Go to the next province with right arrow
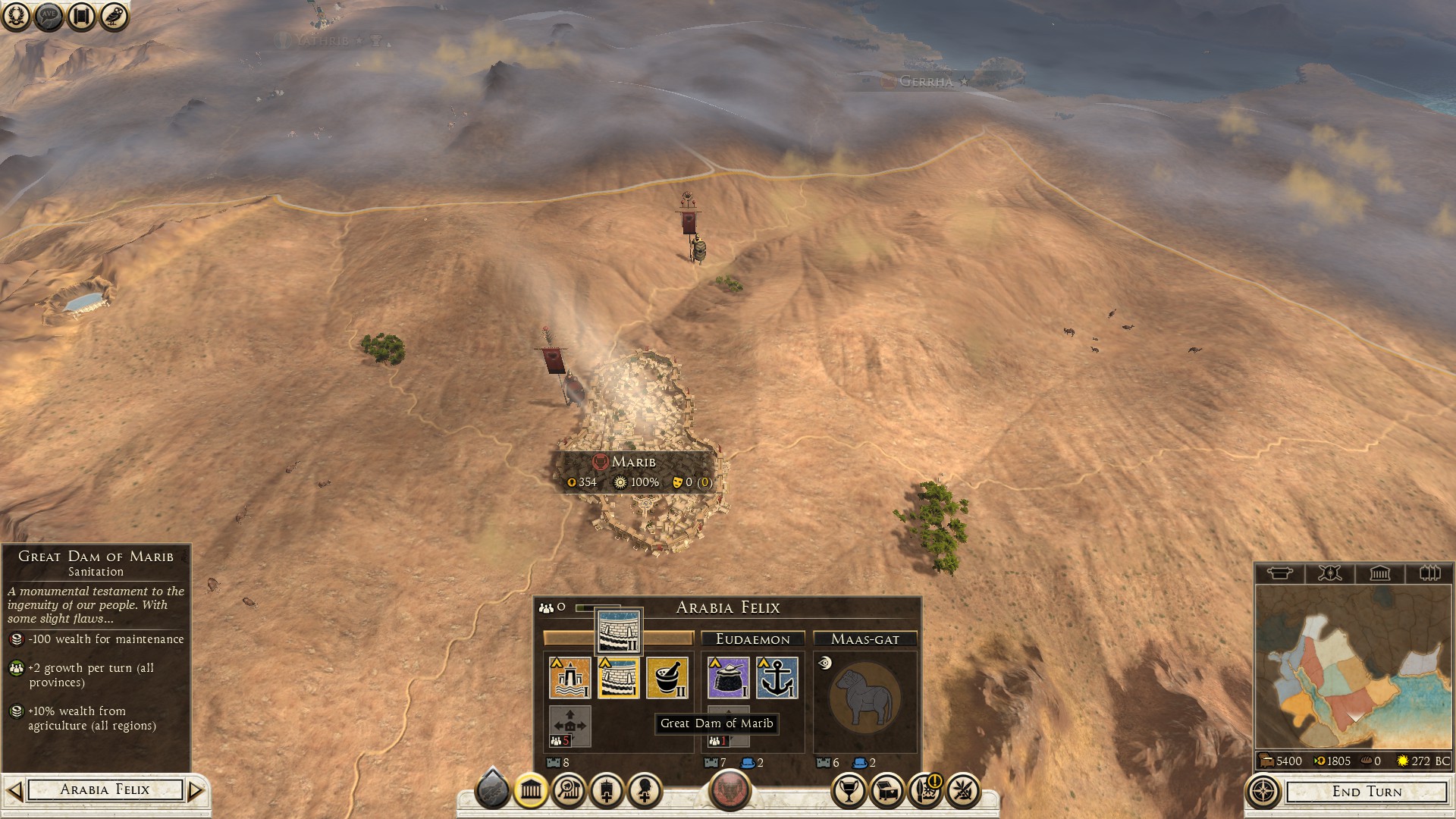This screenshot has height=819, width=1456. click(x=196, y=790)
